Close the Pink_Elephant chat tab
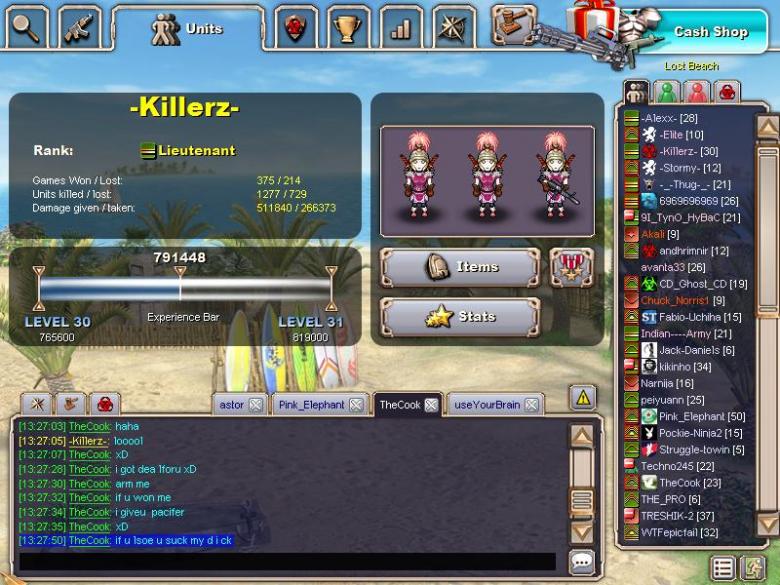This screenshot has height=585, width=780. pyautogui.click(x=354, y=405)
